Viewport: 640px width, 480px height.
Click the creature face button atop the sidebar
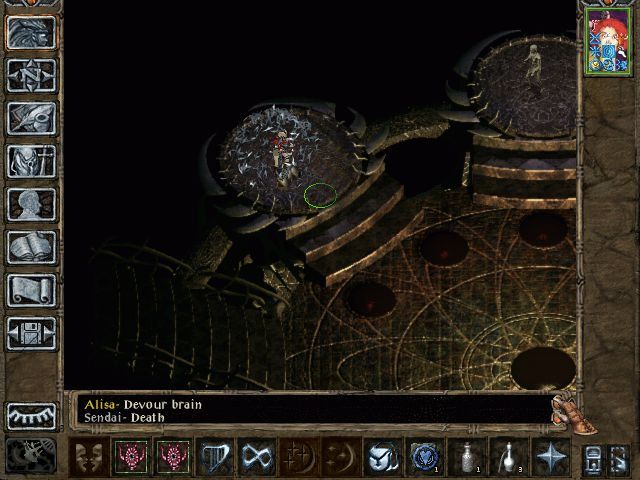click(31, 32)
